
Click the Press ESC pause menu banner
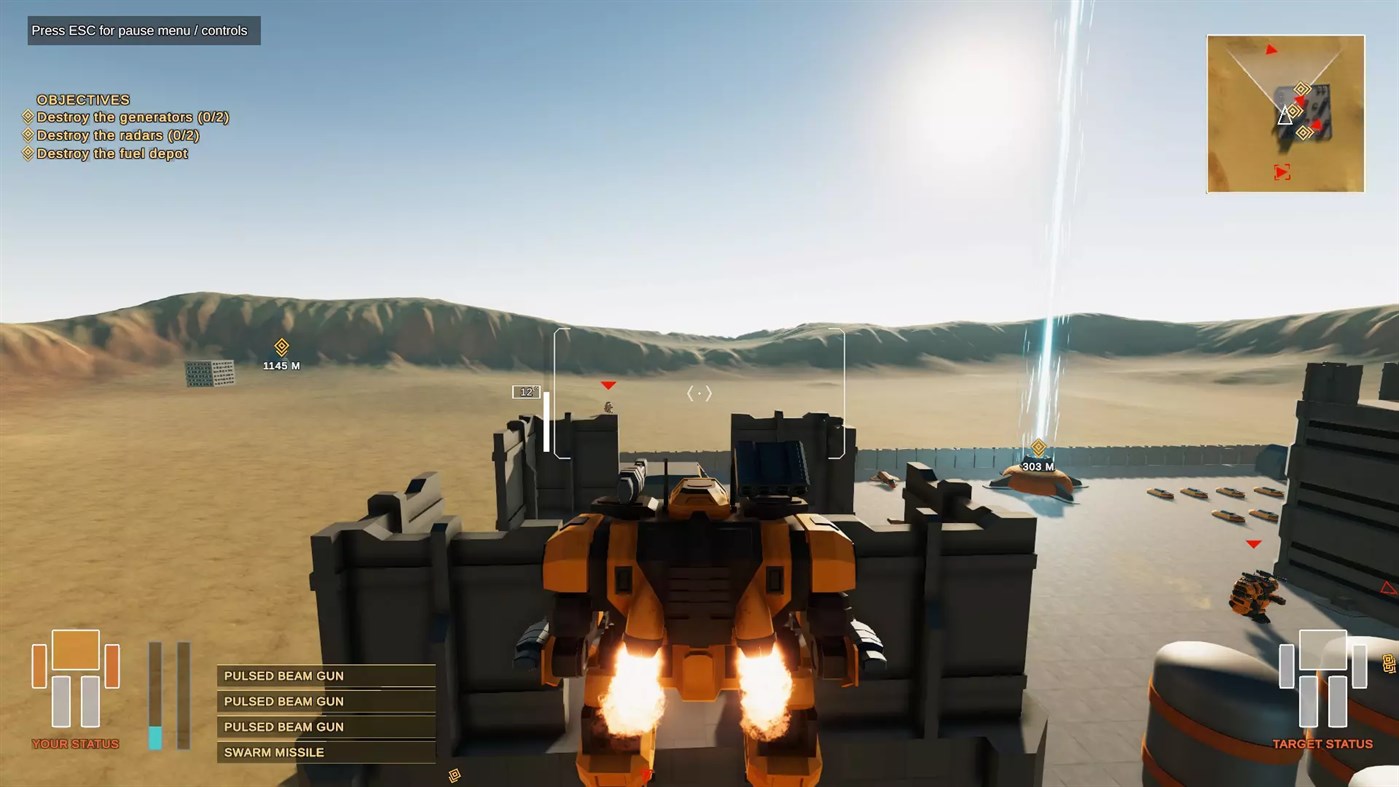pyautogui.click(x=143, y=30)
